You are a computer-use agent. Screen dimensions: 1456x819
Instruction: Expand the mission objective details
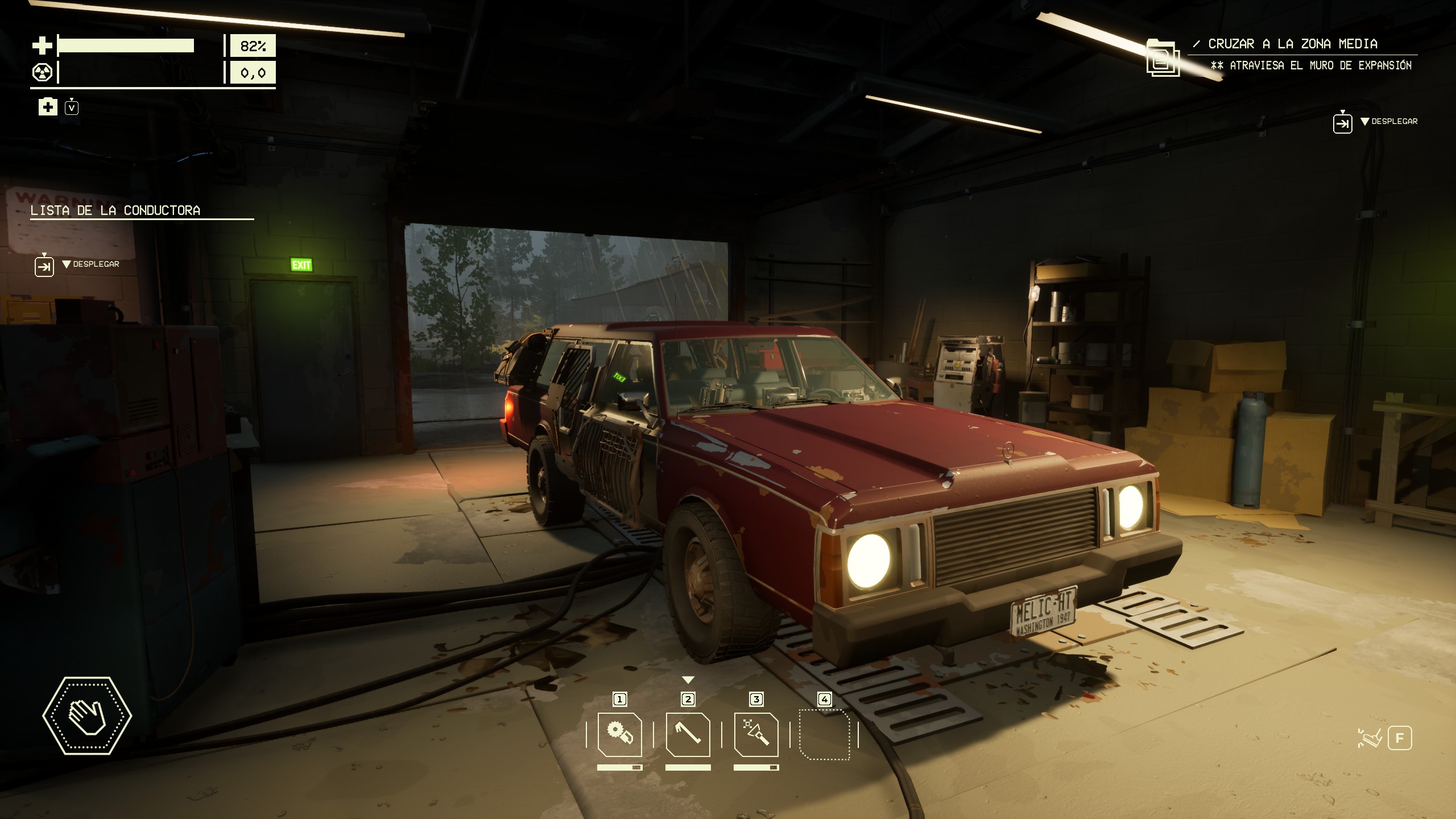tap(1342, 123)
